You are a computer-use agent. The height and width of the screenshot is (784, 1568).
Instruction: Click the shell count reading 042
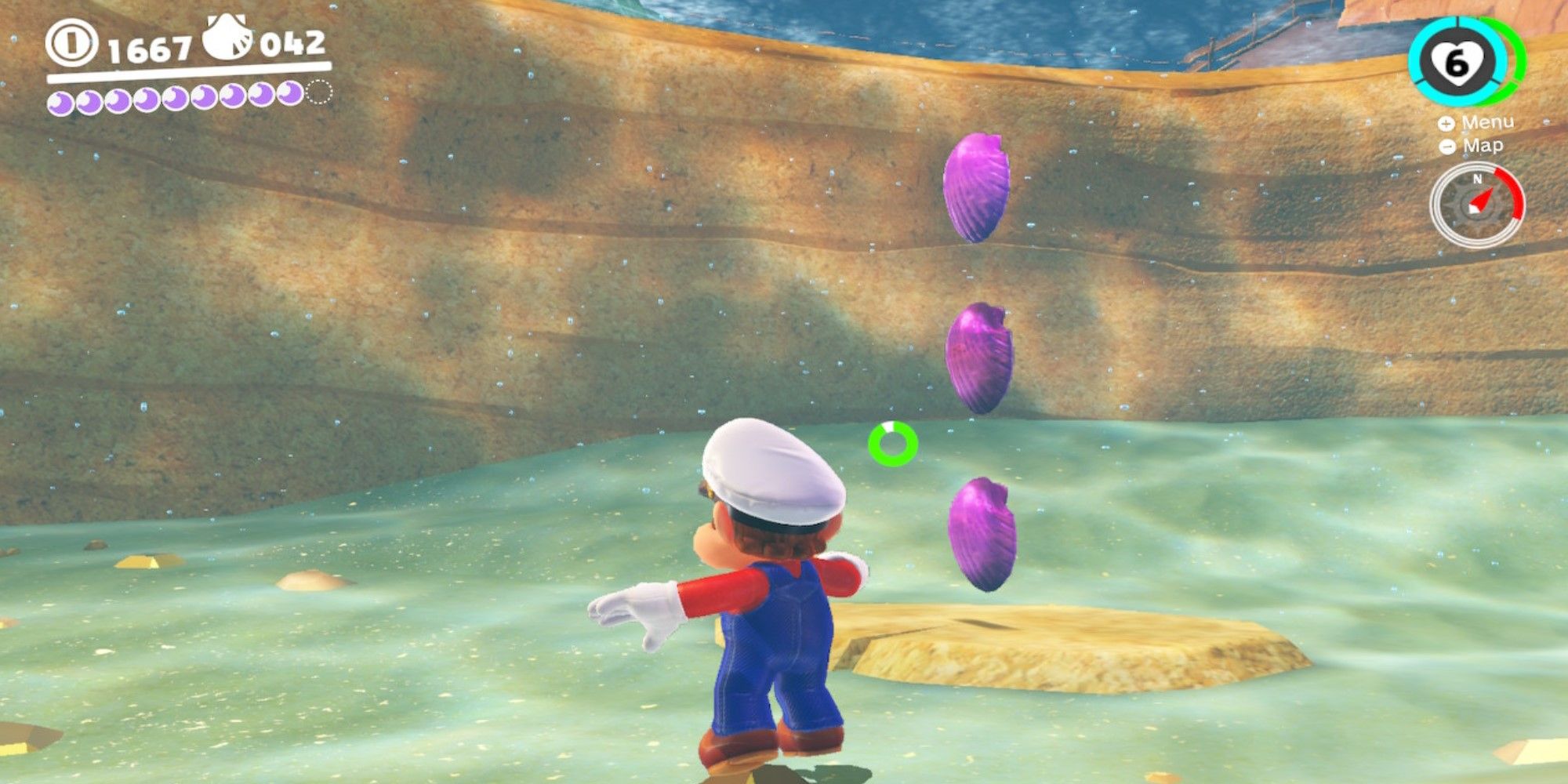pyautogui.click(x=289, y=45)
